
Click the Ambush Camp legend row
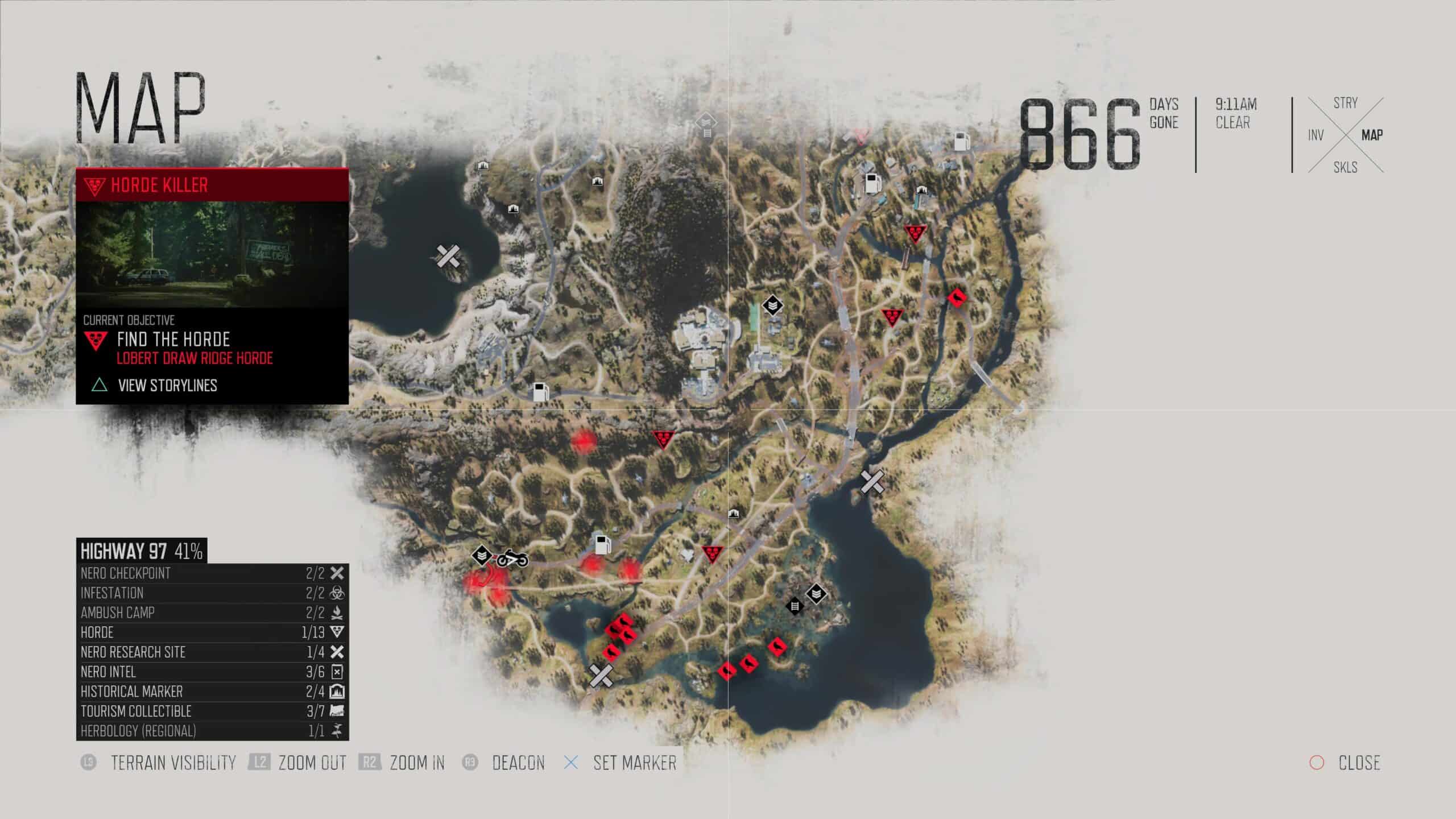[x=212, y=613]
